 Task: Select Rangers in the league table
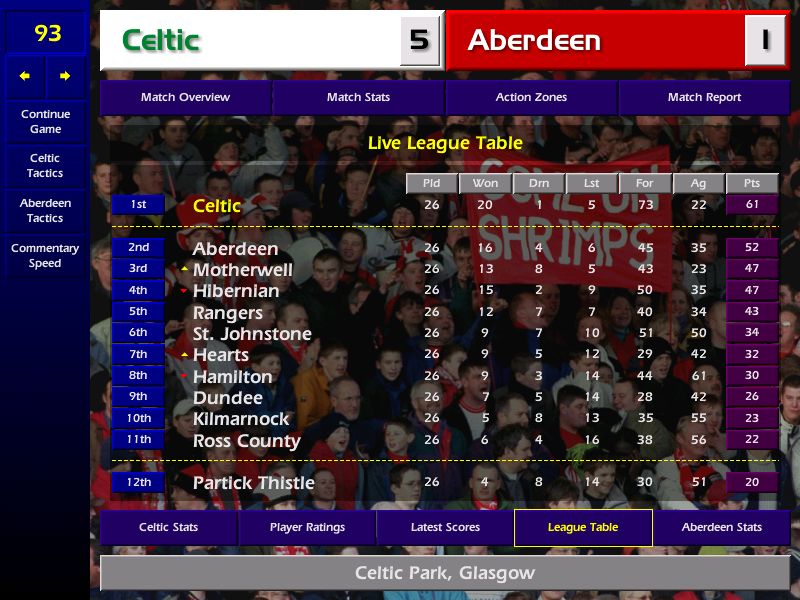click(227, 313)
